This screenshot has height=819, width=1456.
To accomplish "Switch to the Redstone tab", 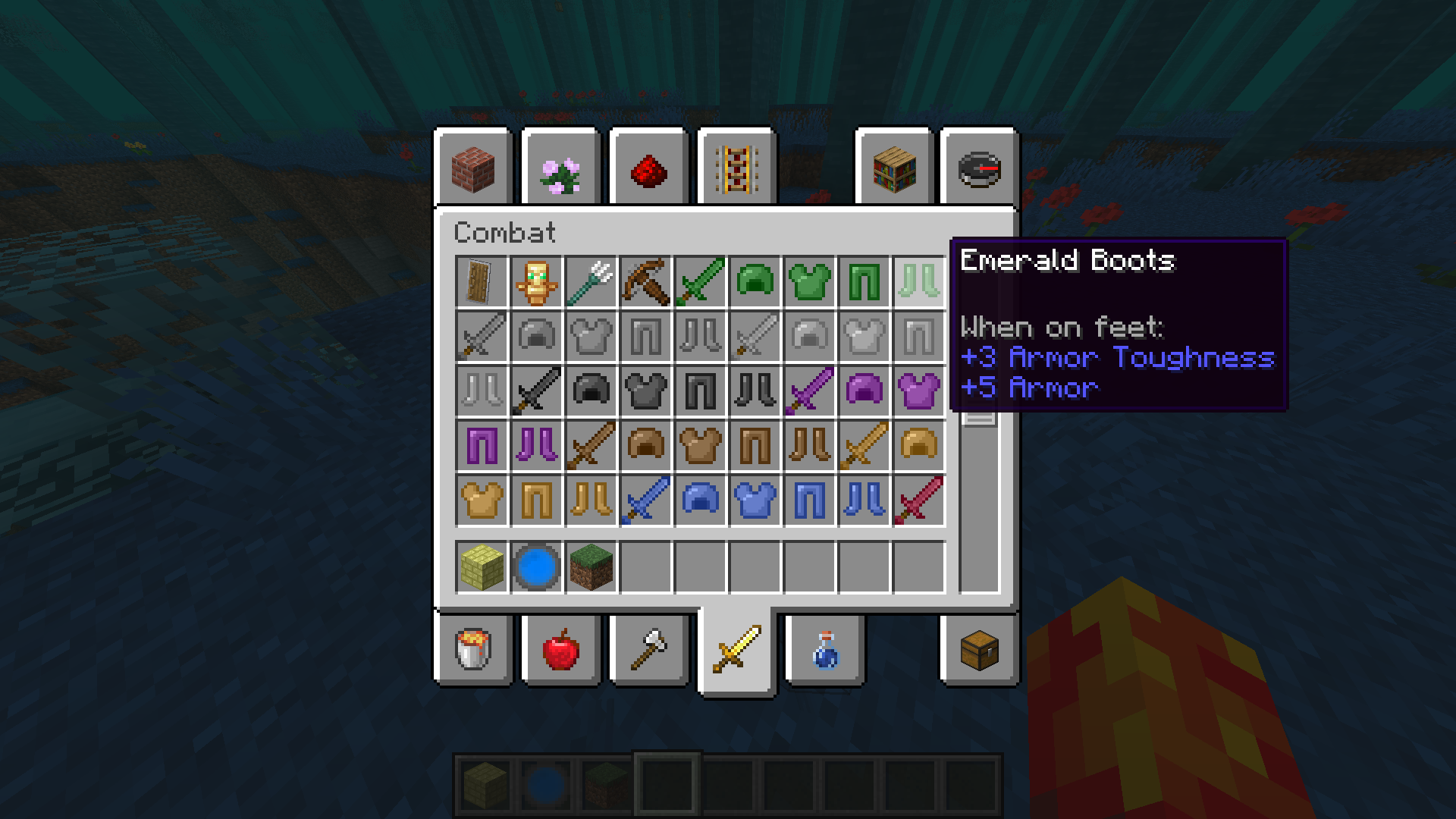I will coord(648,168).
